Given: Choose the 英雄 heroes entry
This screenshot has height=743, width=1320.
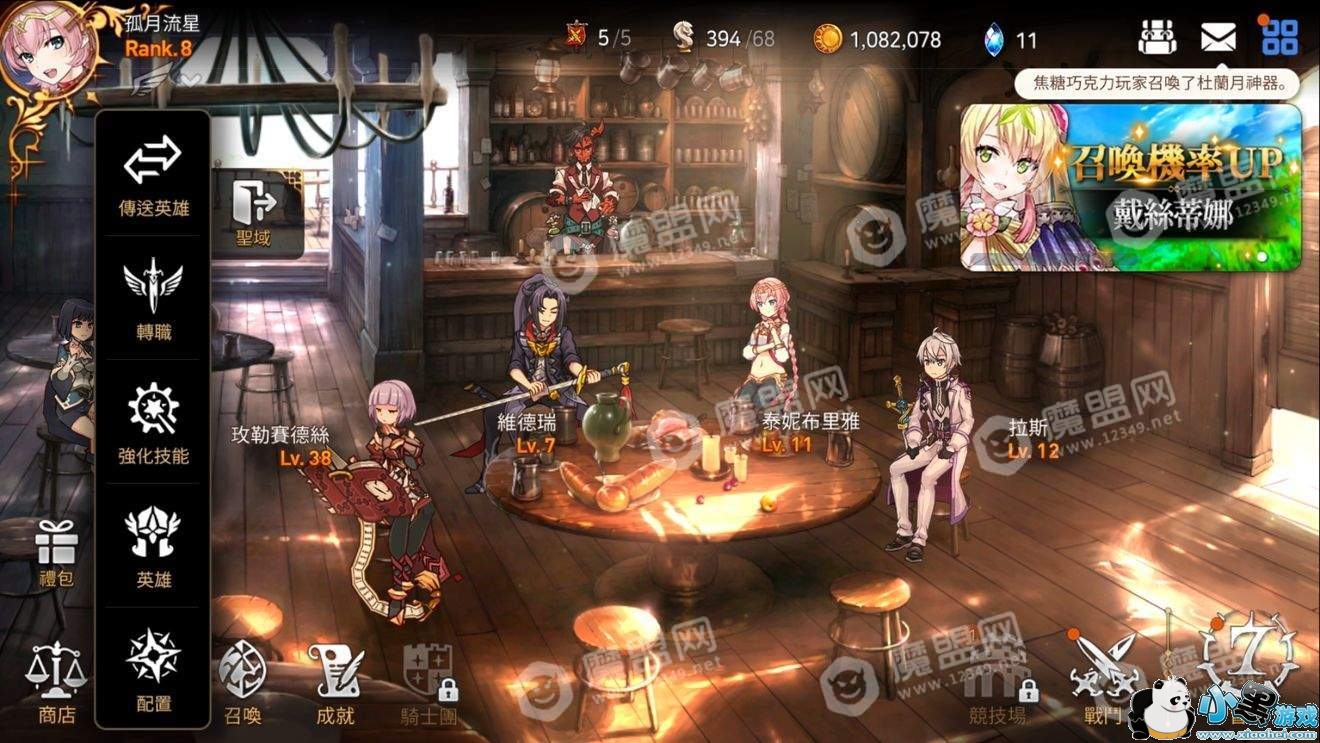Looking at the screenshot, I should pyautogui.click(x=153, y=545).
